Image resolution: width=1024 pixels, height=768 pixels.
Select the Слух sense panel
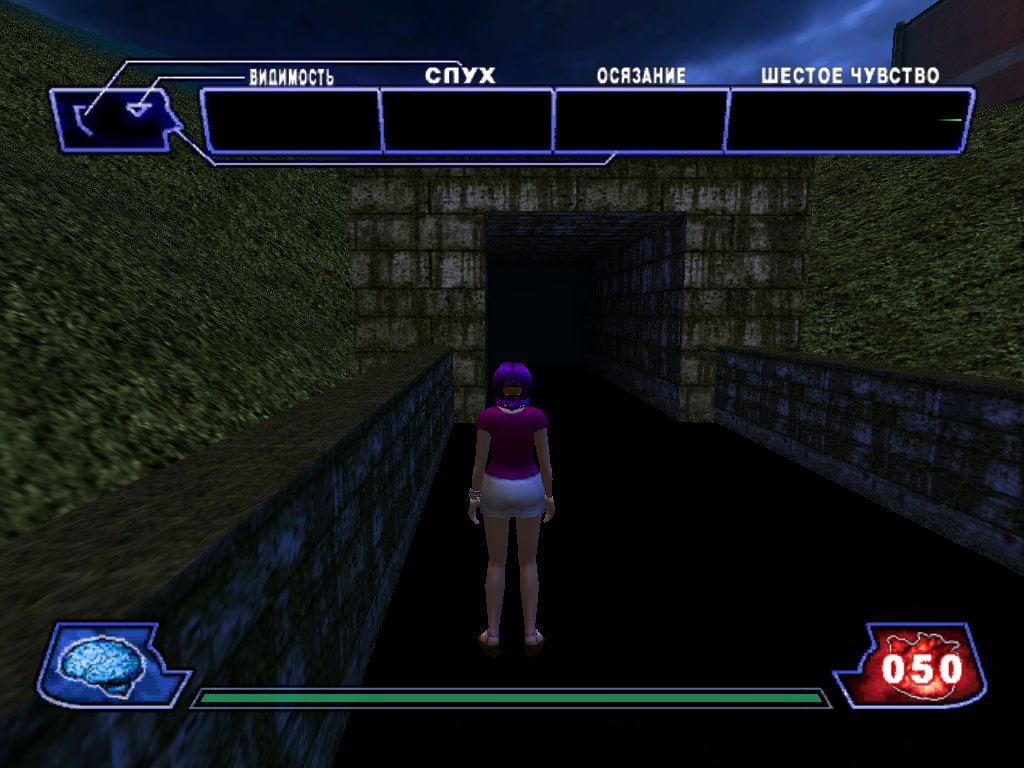(467, 121)
